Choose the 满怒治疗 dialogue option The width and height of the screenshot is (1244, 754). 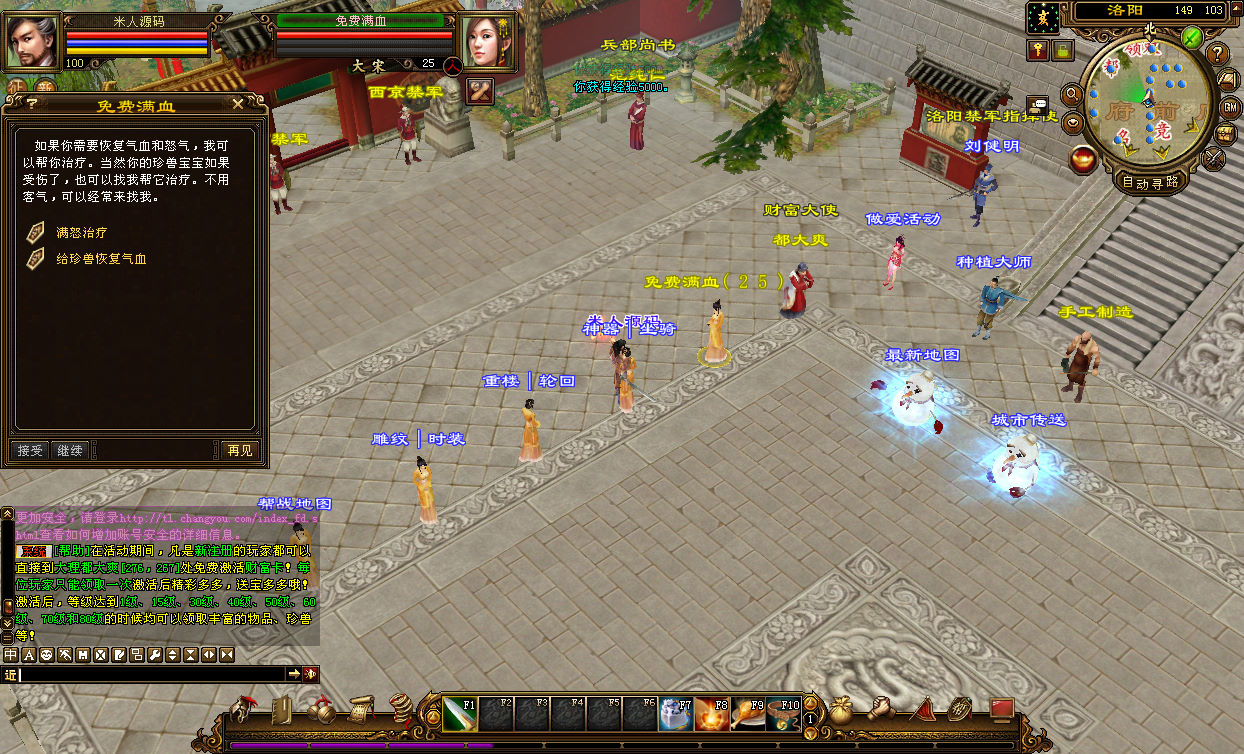coord(81,232)
